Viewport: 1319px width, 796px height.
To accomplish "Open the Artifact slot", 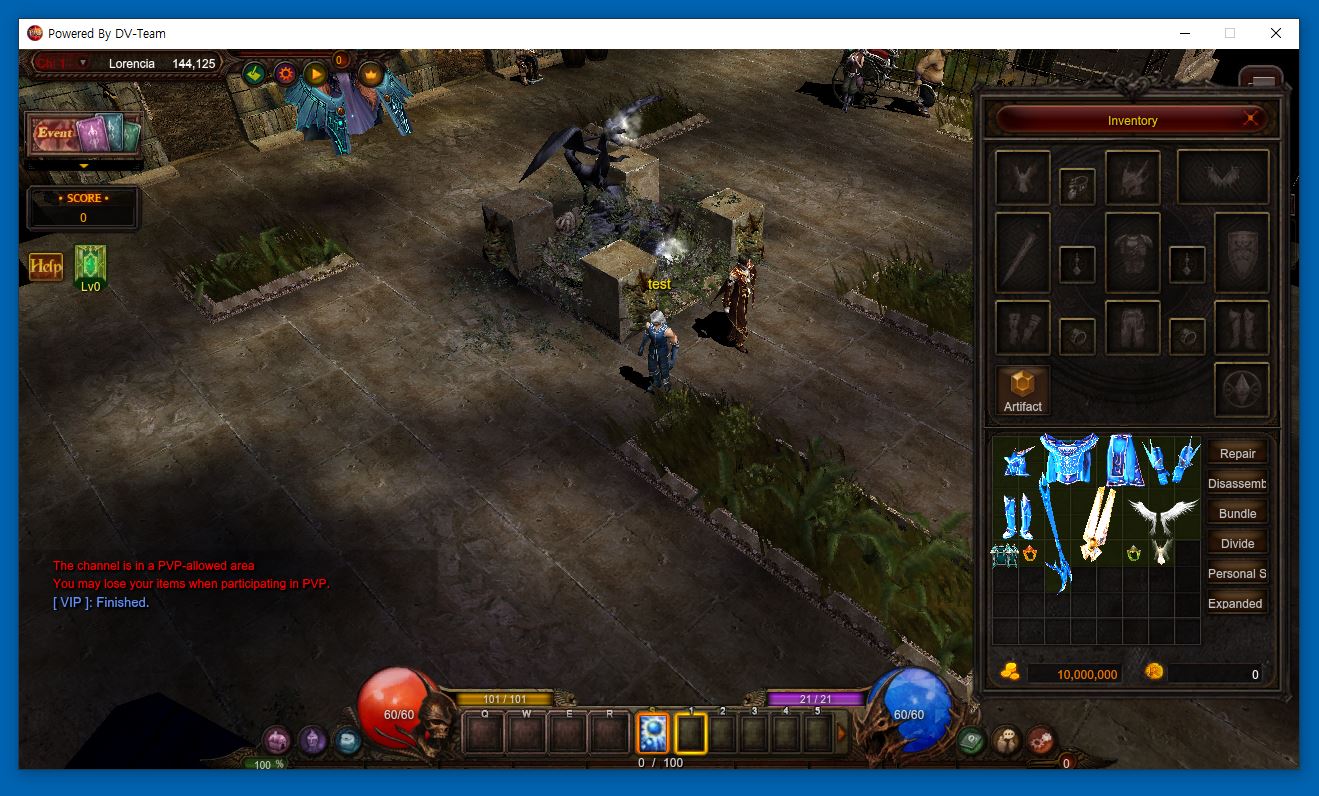I will click(1023, 390).
